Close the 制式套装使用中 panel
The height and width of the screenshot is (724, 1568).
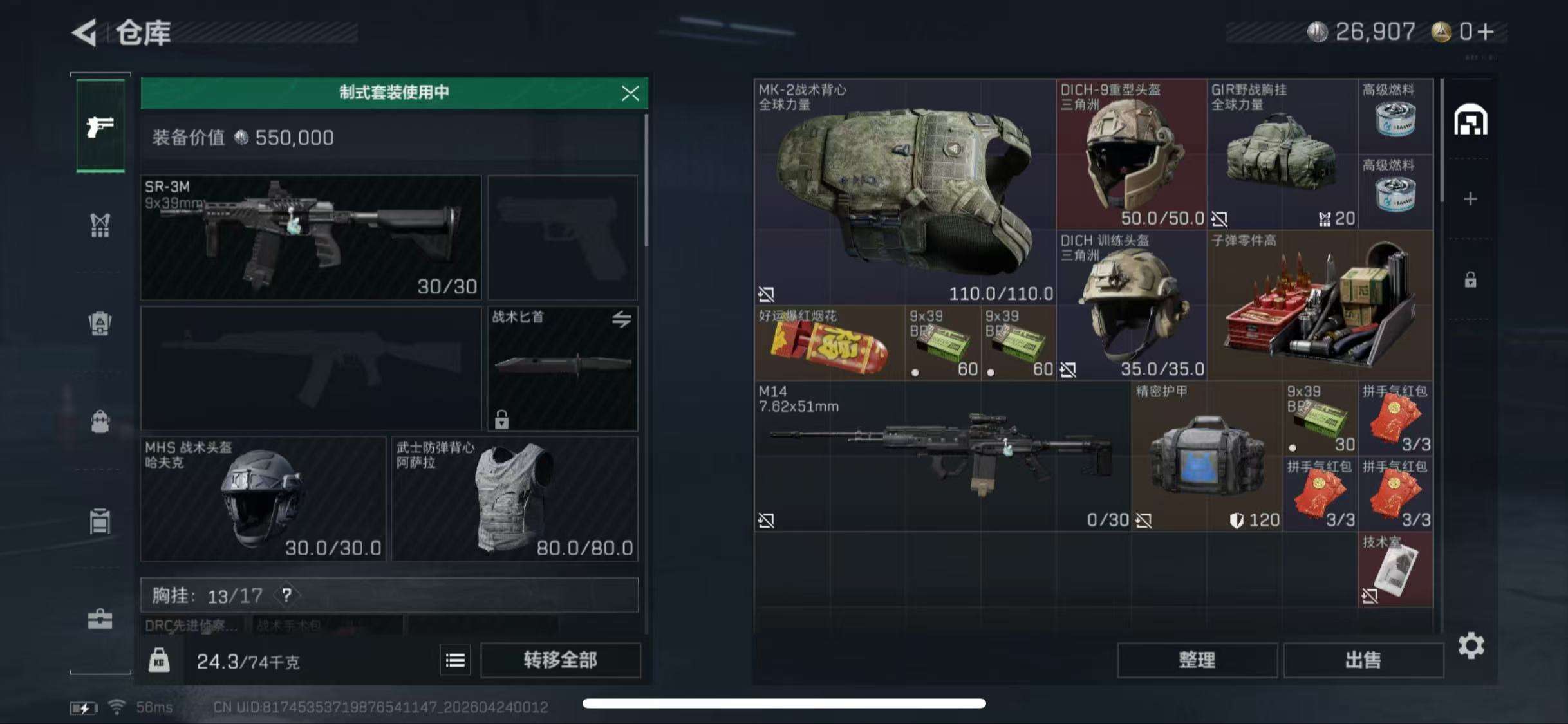pos(630,93)
